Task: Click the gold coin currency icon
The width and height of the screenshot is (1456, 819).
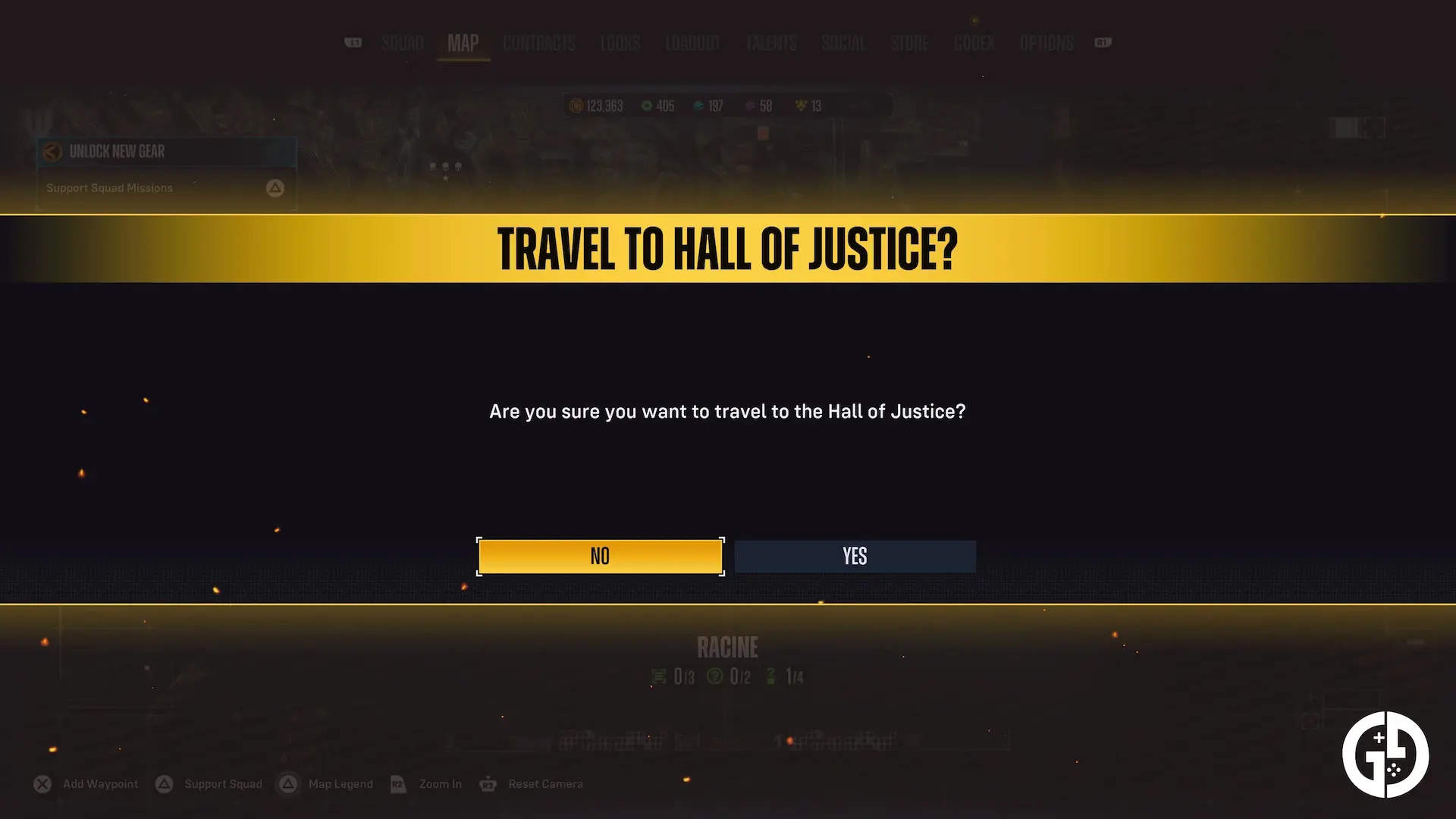Action: click(x=576, y=106)
